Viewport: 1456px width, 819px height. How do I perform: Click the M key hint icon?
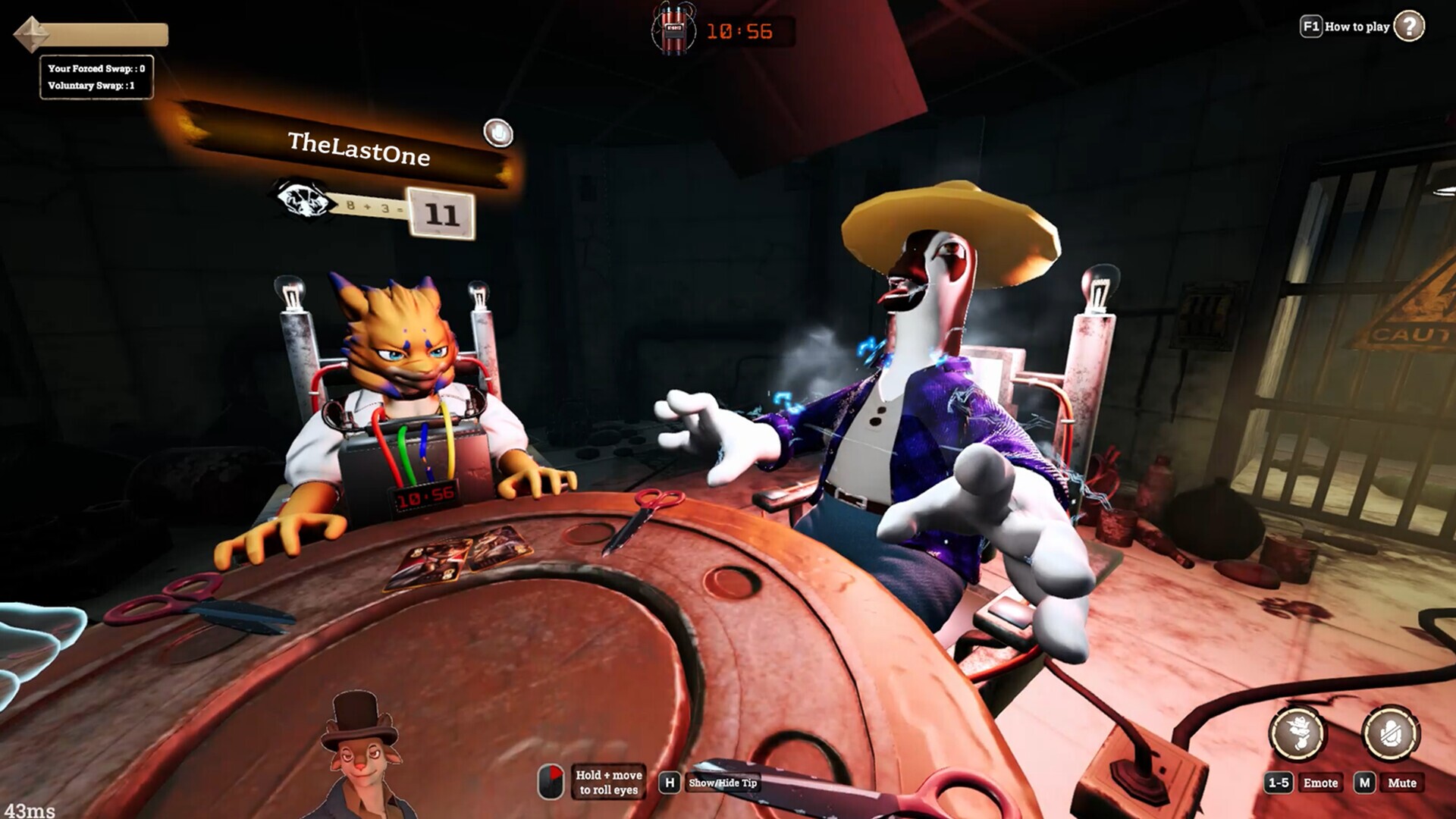(1365, 783)
